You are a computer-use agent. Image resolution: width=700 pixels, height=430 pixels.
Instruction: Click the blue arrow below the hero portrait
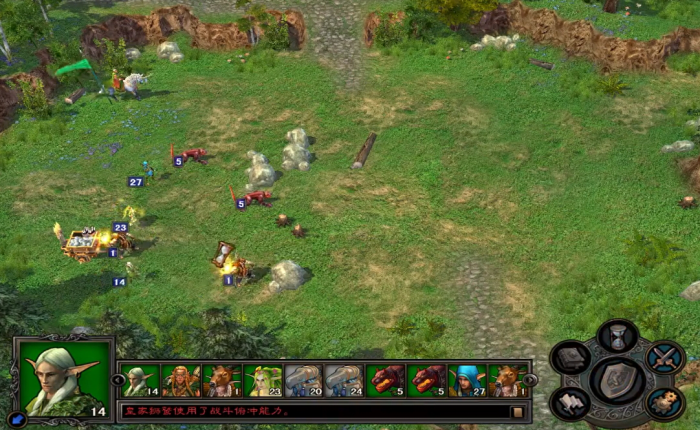pyautogui.click(x=17, y=419)
